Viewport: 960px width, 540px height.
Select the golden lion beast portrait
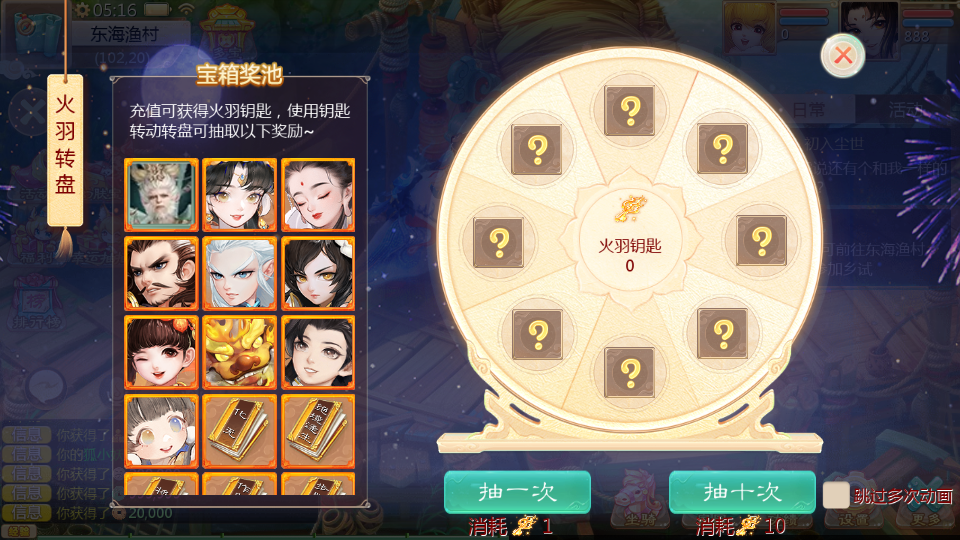[239, 351]
